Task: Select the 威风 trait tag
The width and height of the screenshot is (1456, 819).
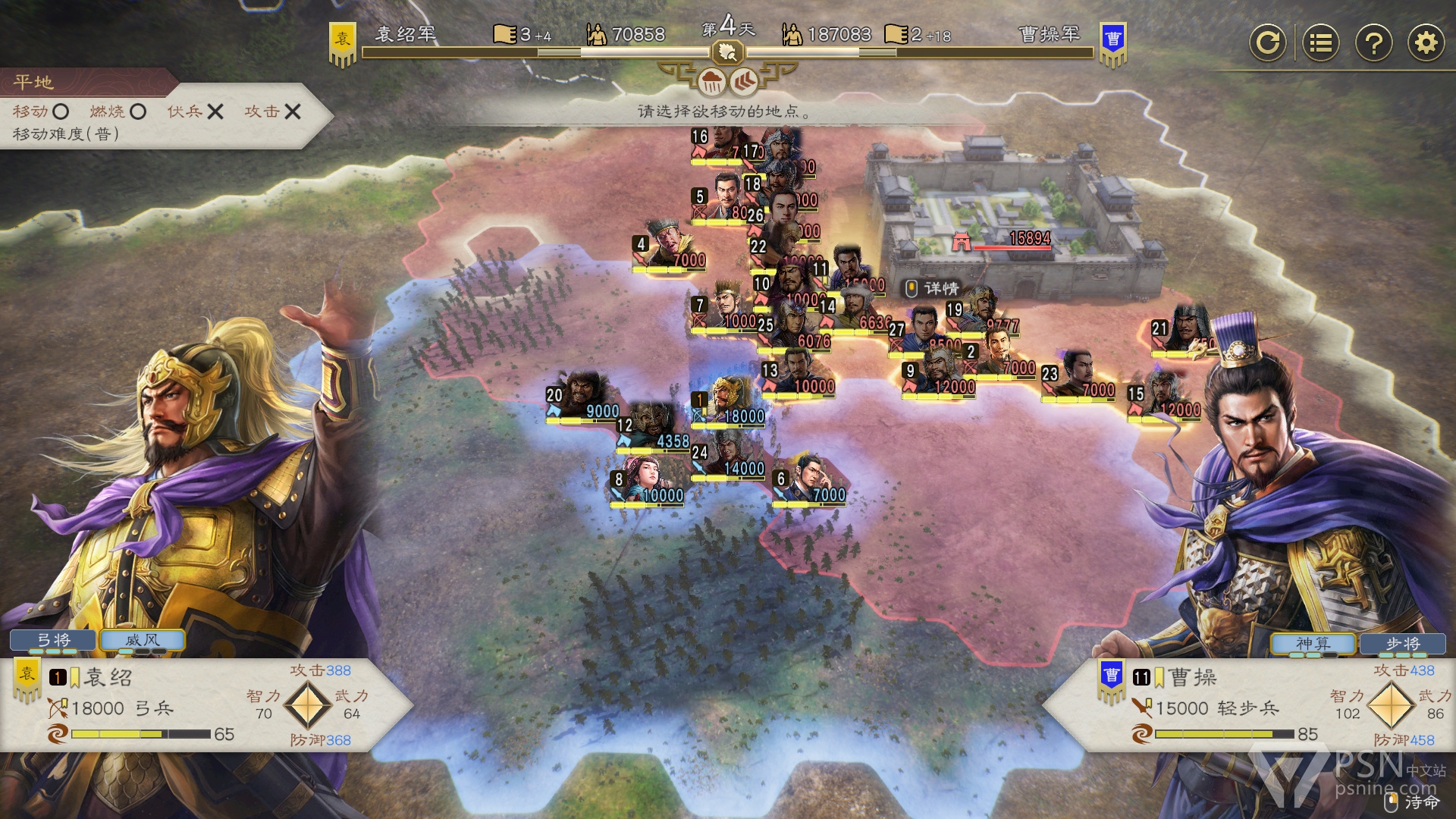Action: [143, 641]
